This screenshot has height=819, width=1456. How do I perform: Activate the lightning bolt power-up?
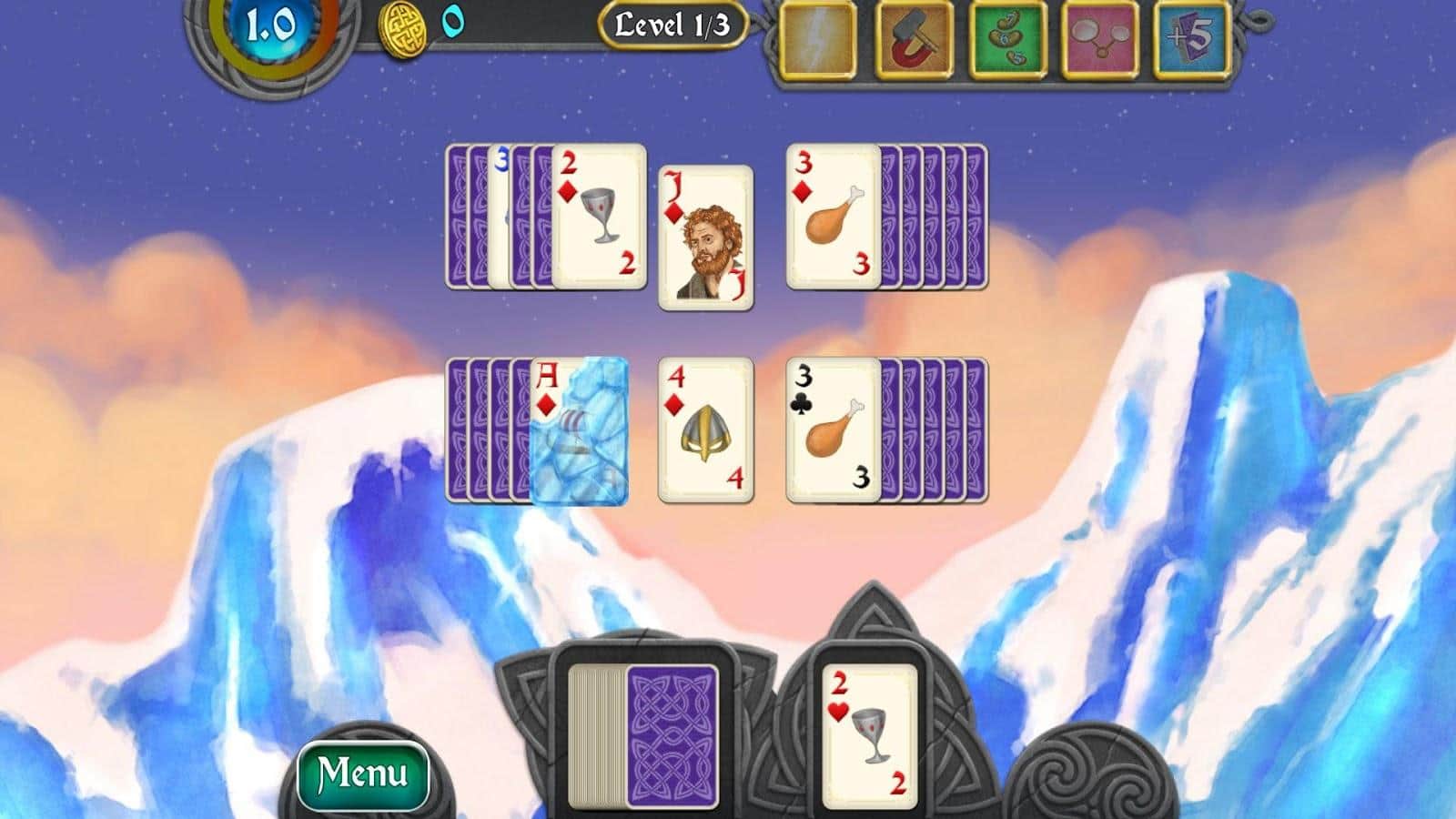click(818, 41)
